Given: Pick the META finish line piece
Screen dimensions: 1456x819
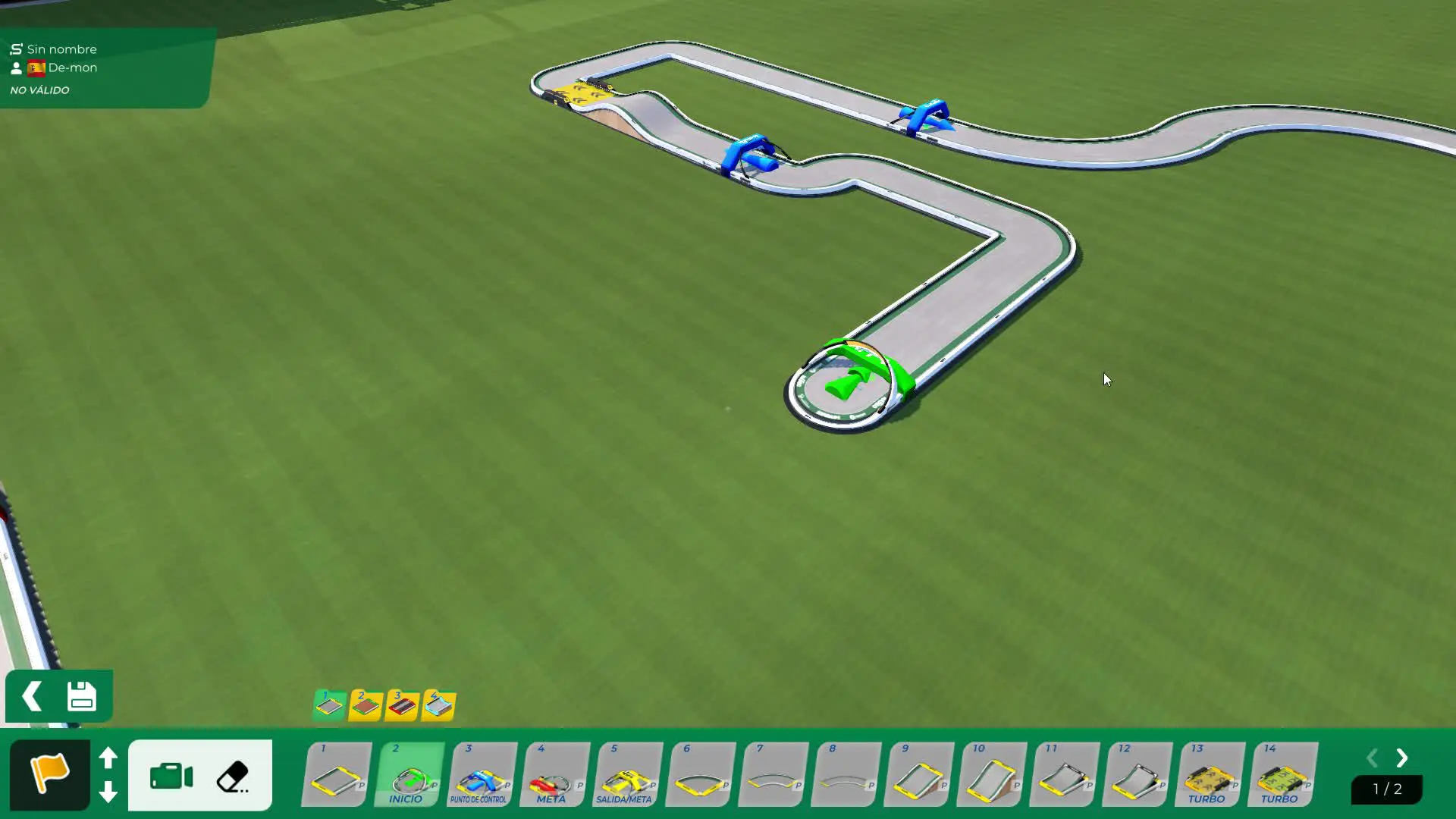Looking at the screenshot, I should tap(554, 776).
